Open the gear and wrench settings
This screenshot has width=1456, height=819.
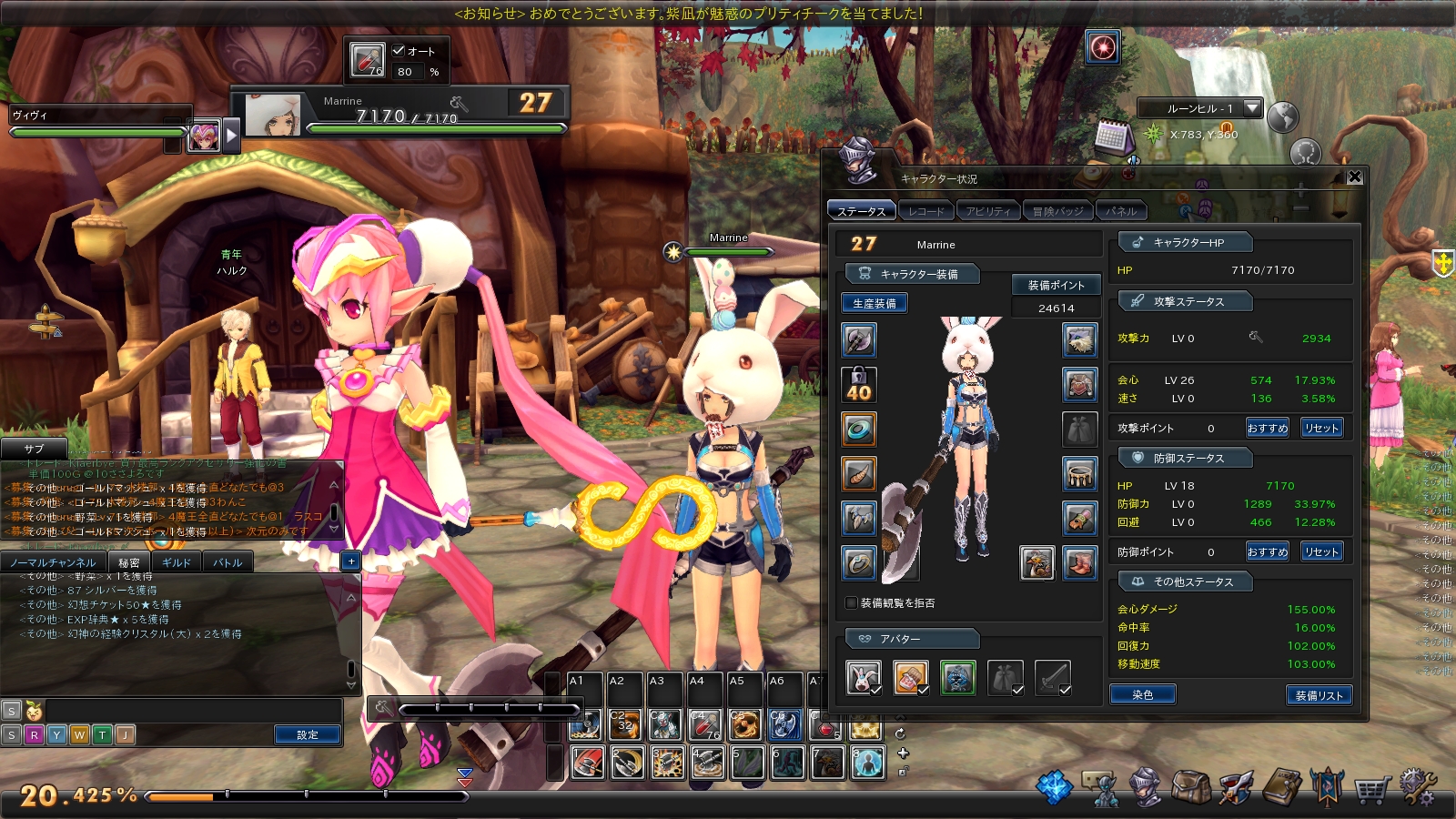(x=1417, y=787)
